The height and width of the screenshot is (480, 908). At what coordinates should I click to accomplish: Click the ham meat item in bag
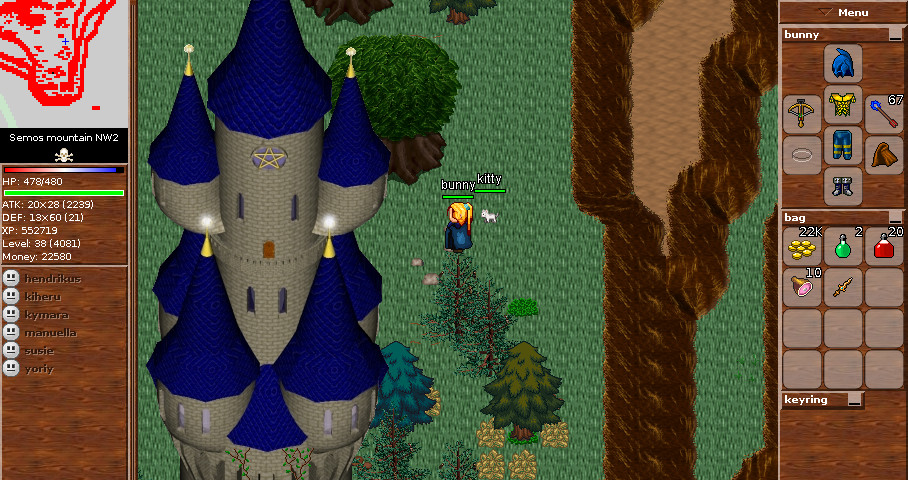[801, 288]
